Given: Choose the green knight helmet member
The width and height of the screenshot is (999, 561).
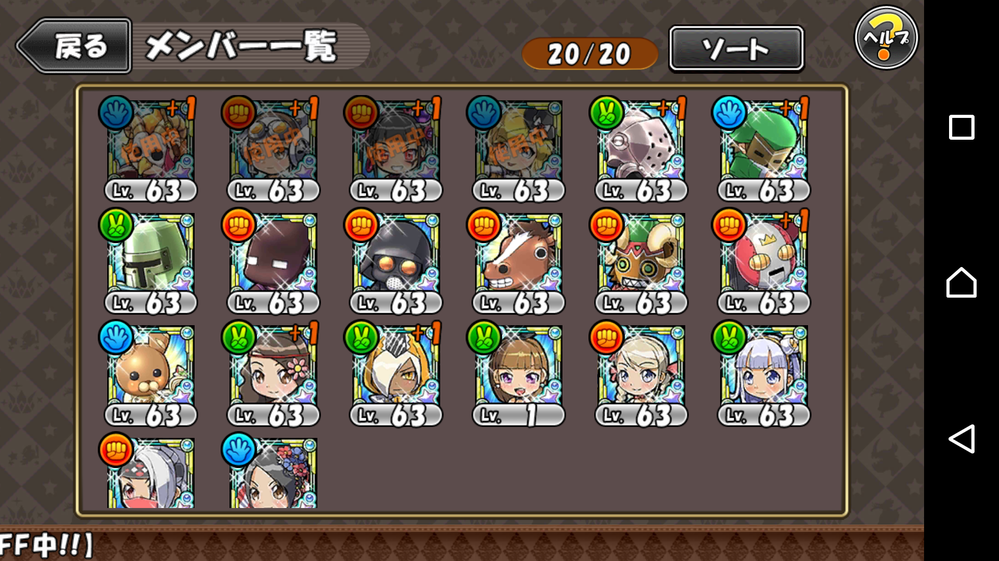Looking at the screenshot, I should tap(149, 258).
